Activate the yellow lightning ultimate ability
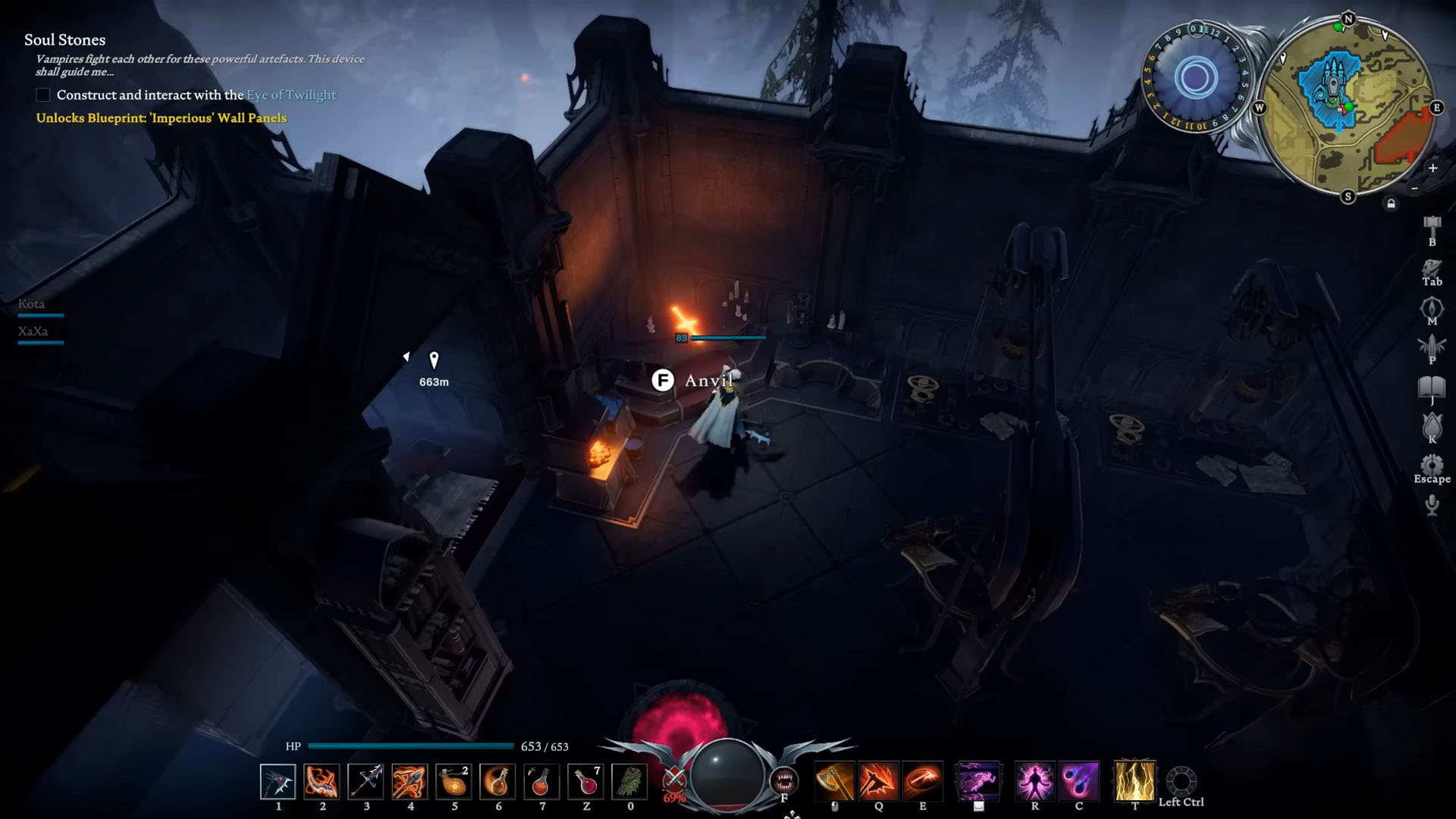This screenshot has width=1456, height=819. pos(1134,782)
